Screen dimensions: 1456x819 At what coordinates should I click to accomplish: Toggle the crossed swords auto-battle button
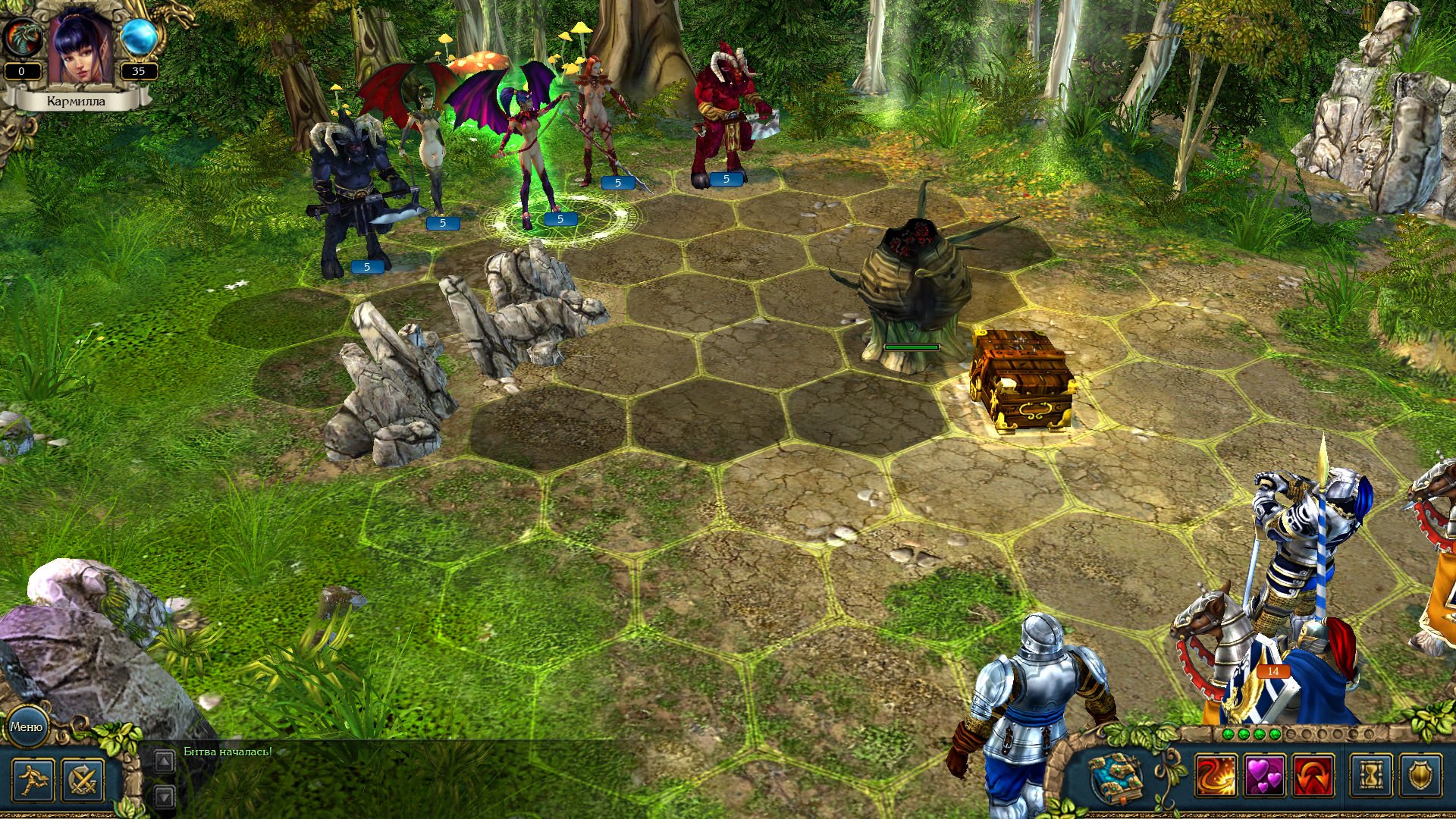tap(83, 780)
